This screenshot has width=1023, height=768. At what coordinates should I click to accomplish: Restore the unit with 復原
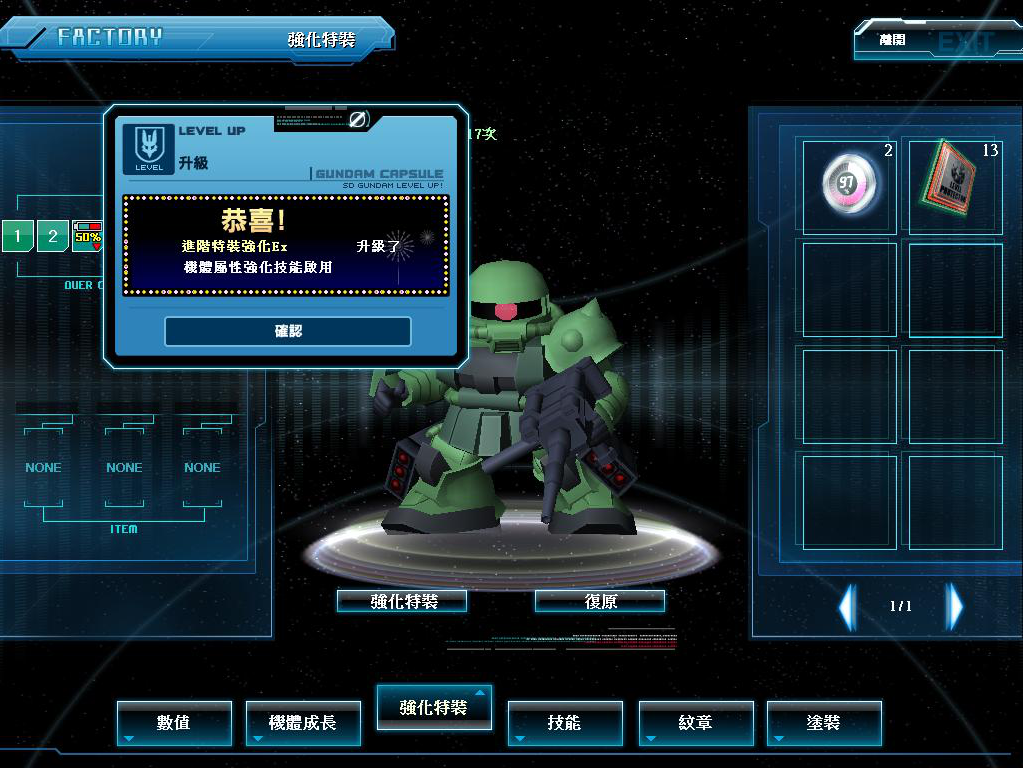599,601
